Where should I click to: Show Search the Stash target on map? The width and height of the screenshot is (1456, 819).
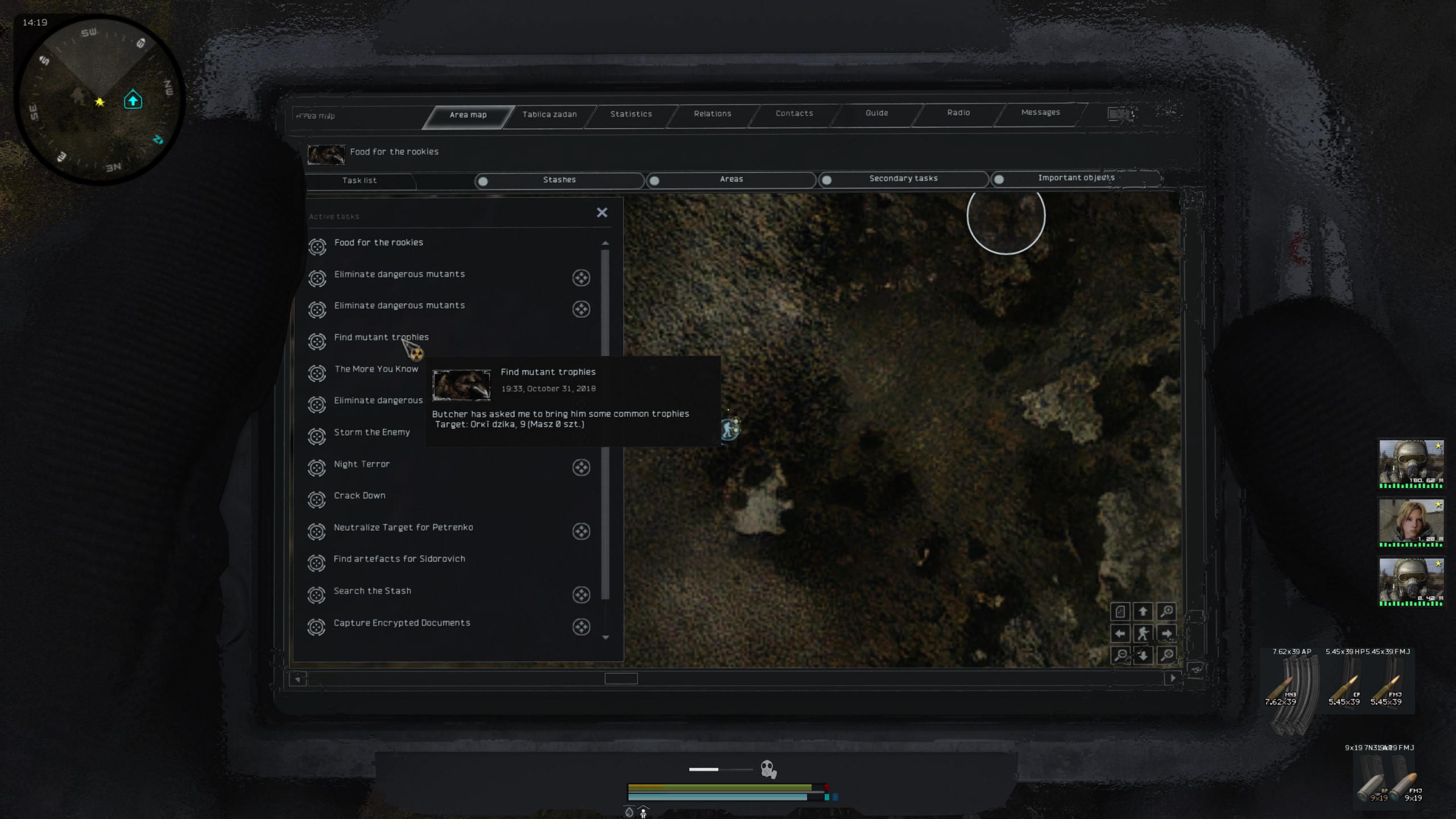(x=581, y=595)
